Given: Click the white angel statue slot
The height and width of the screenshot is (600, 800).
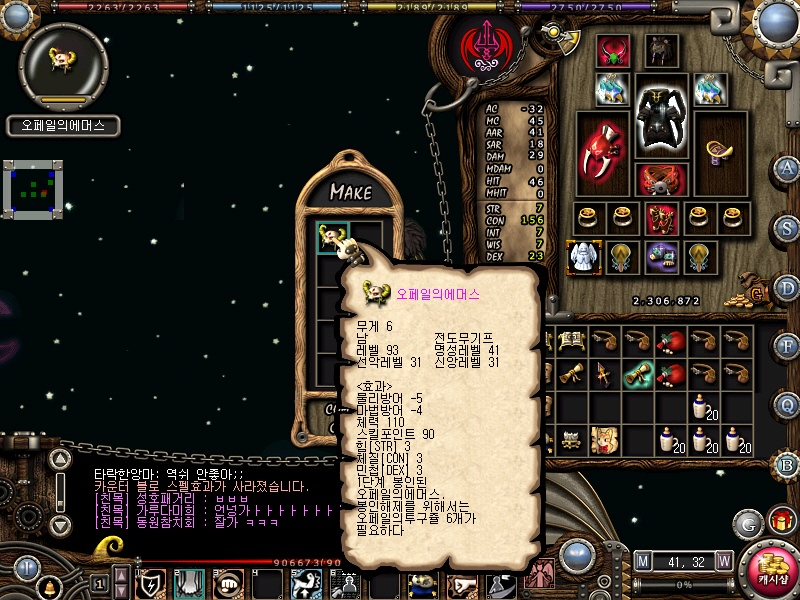Looking at the screenshot, I should [583, 257].
